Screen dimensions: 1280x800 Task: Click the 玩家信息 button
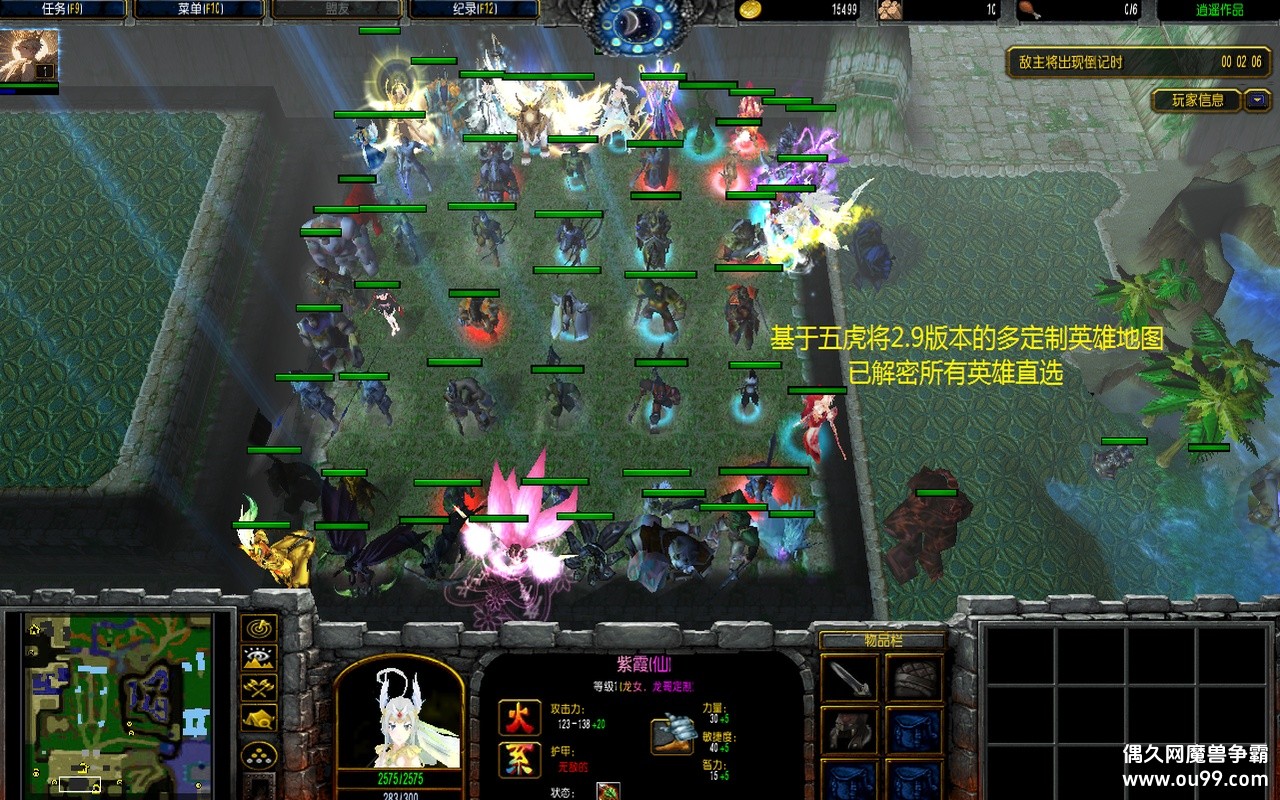coord(1196,100)
